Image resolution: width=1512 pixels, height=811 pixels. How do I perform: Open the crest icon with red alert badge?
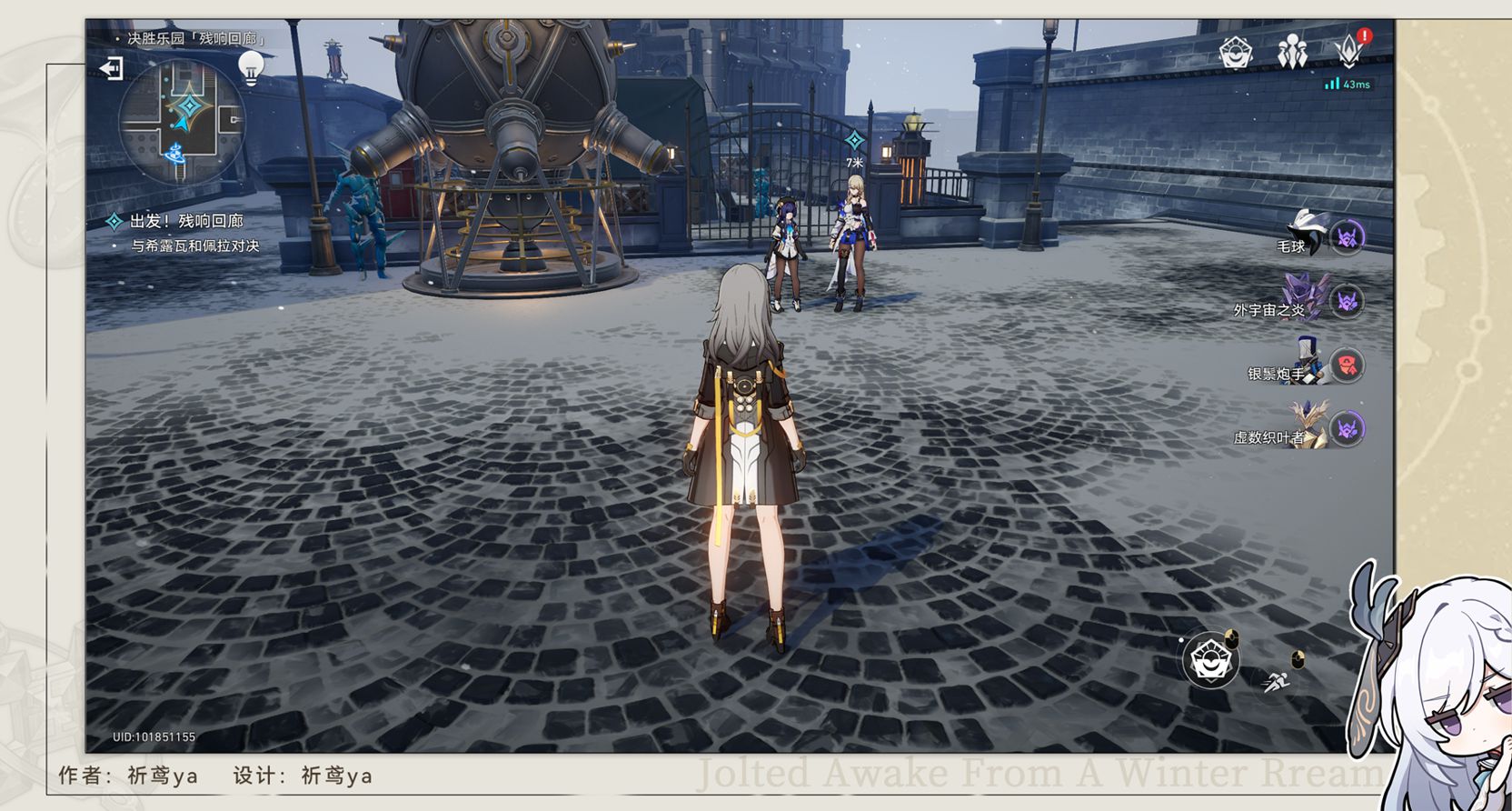coord(1349,52)
